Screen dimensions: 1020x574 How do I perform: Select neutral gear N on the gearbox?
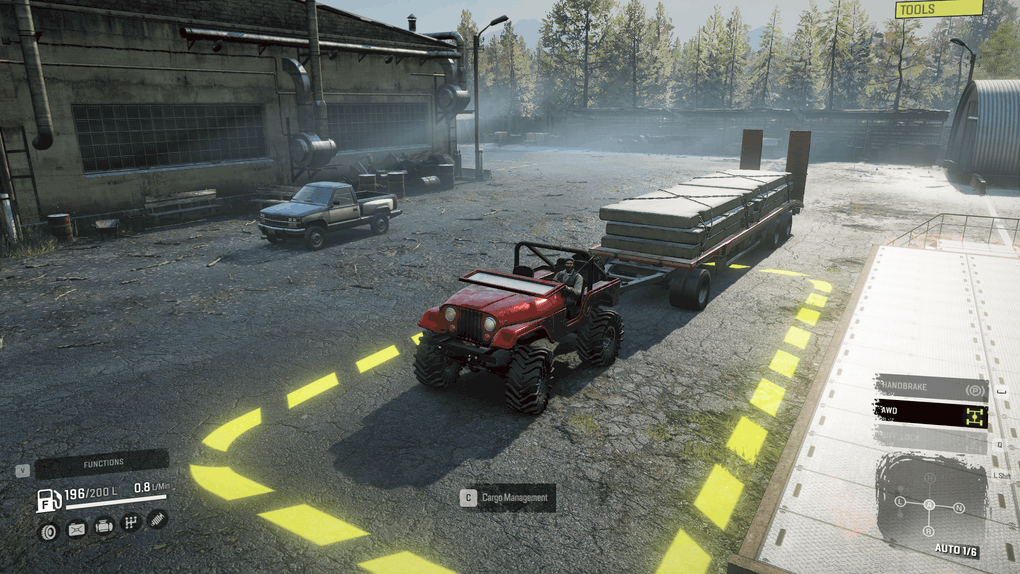961,507
